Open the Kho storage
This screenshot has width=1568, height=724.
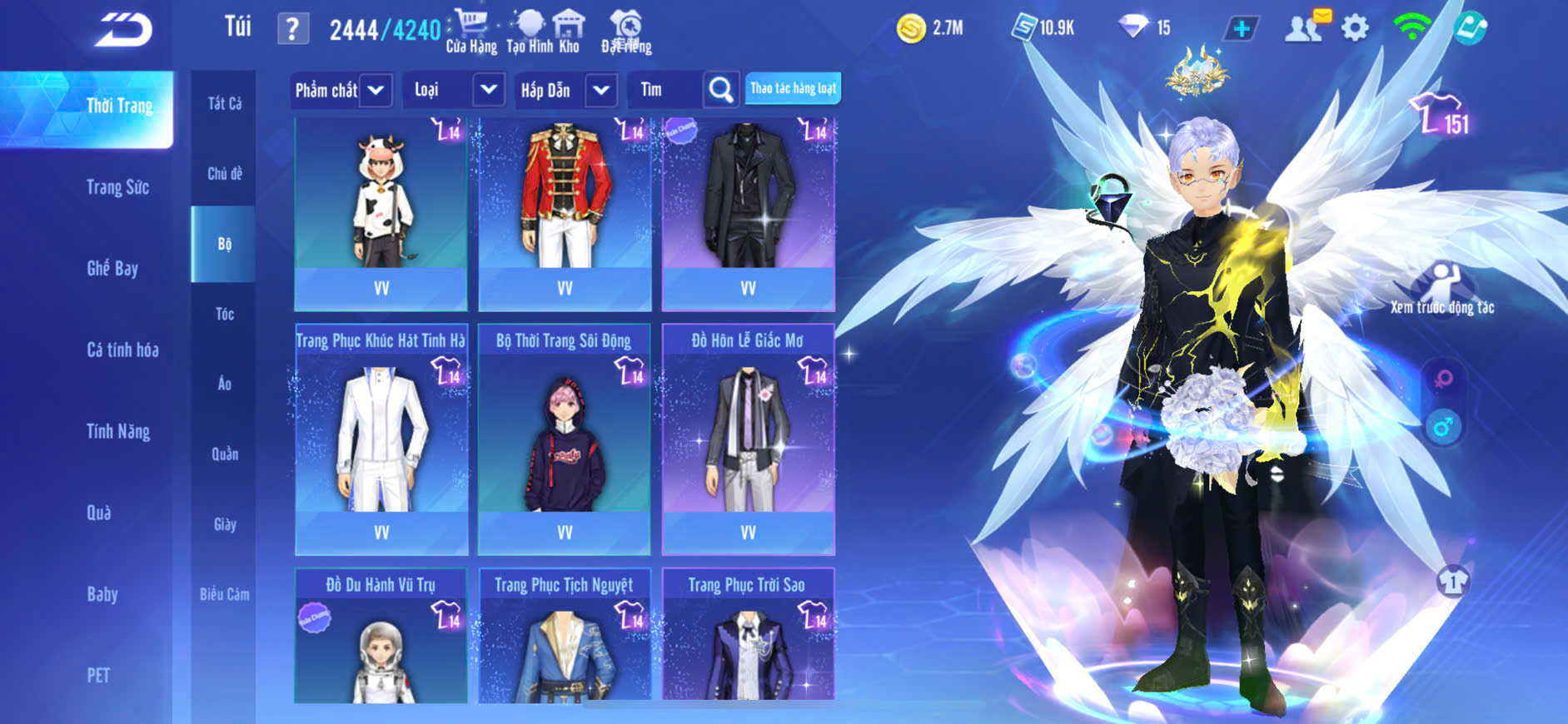(x=569, y=32)
